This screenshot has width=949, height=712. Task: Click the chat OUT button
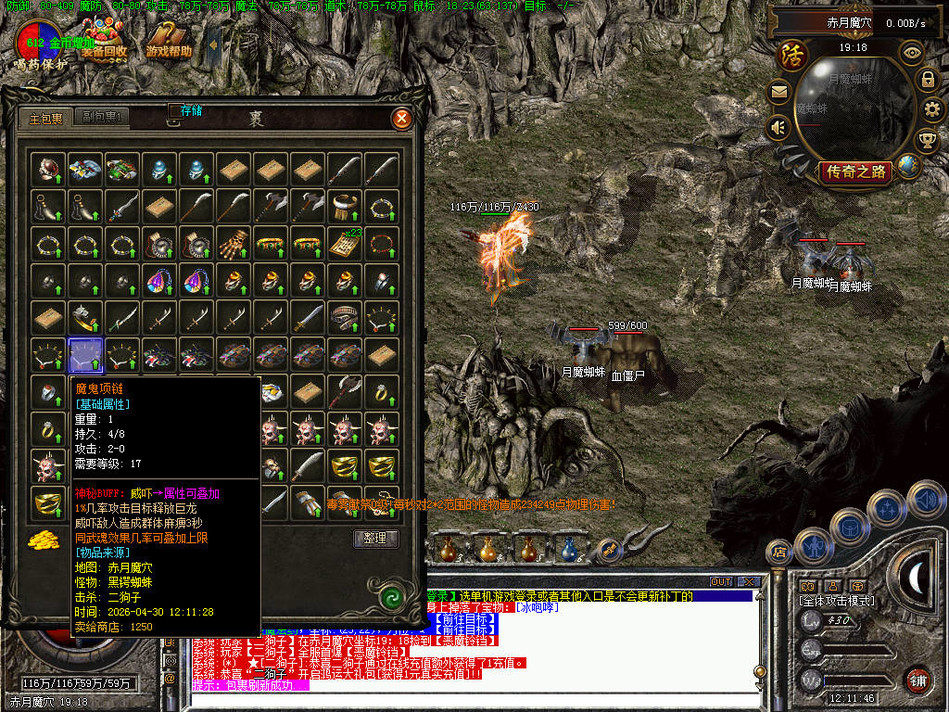pyautogui.click(x=720, y=581)
